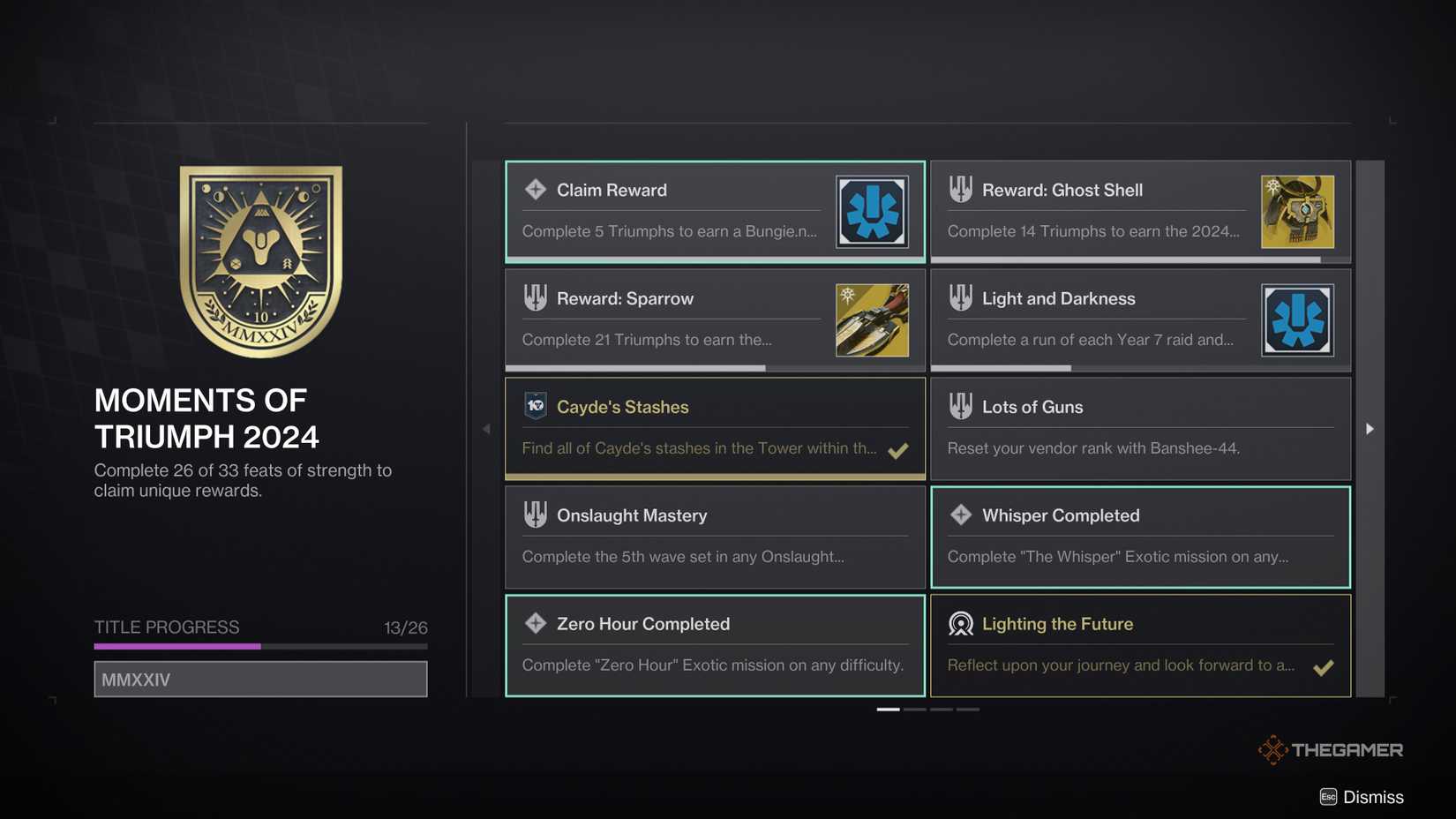Click the MMXXIV title nameplate

tap(260, 679)
